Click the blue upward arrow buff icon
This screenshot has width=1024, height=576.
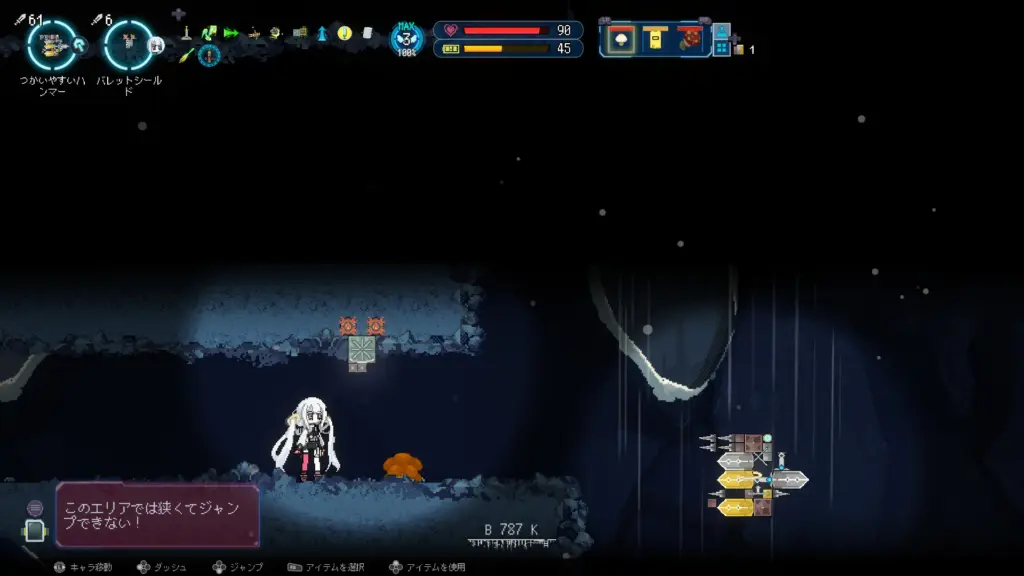click(x=322, y=33)
